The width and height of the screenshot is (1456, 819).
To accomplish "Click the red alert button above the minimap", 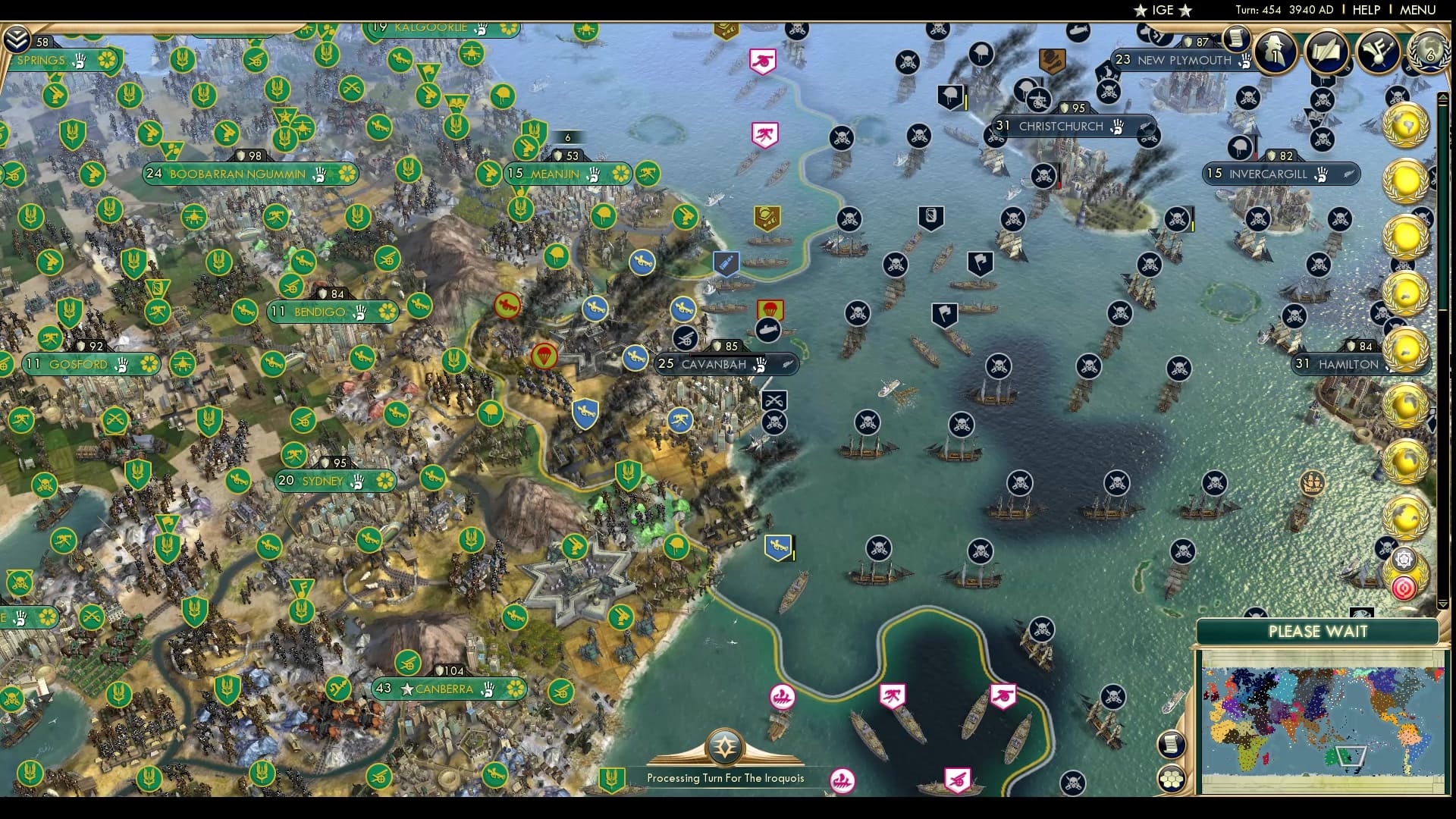I will coord(1404,588).
